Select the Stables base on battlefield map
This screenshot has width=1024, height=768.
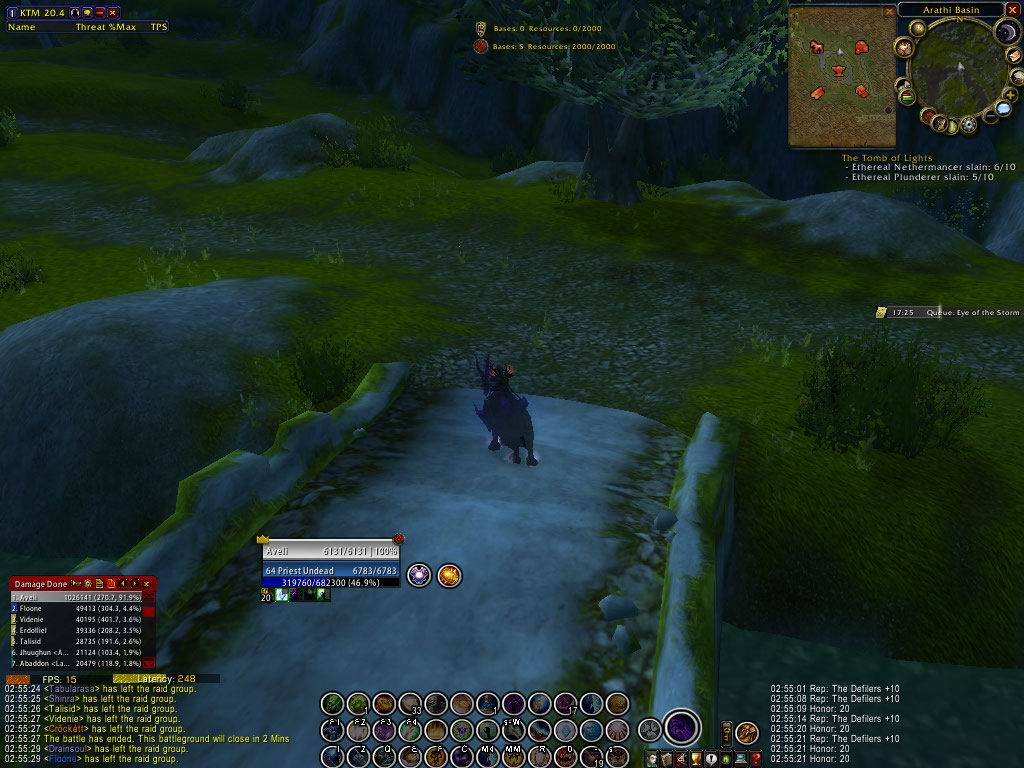coord(818,47)
